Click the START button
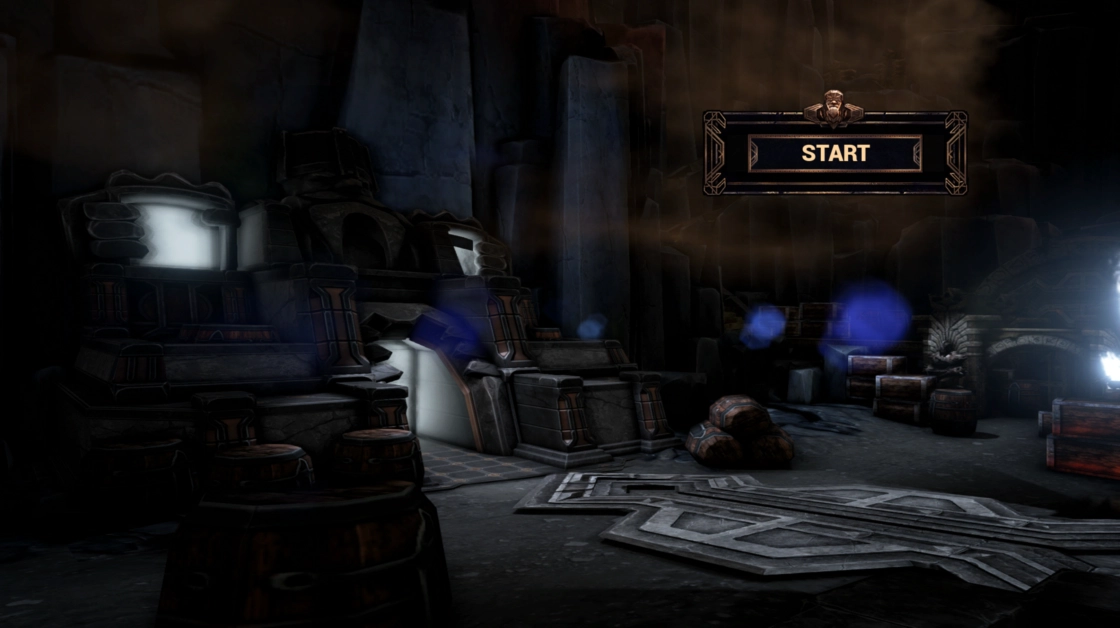 point(835,153)
